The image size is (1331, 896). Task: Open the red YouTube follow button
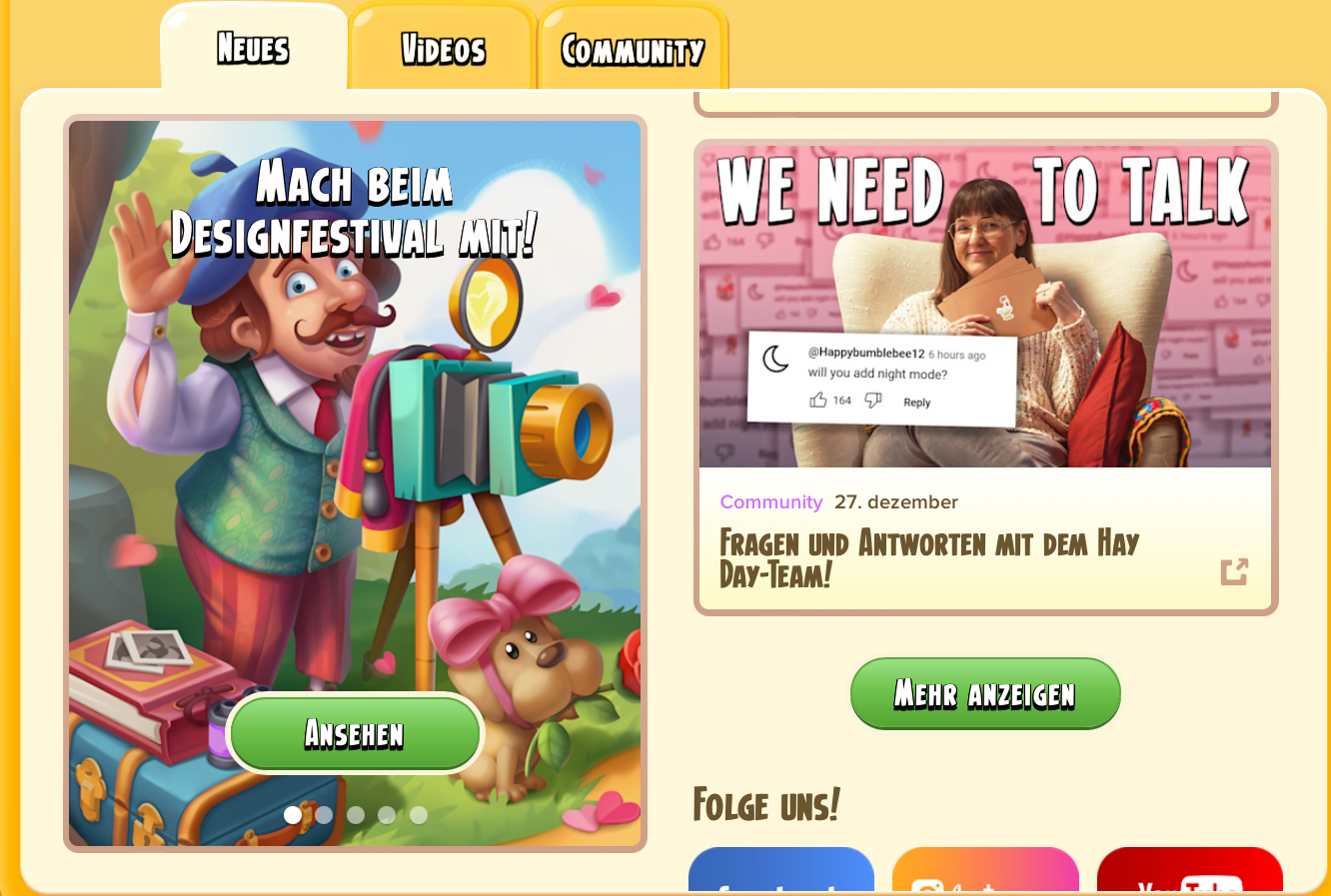[1189, 871]
